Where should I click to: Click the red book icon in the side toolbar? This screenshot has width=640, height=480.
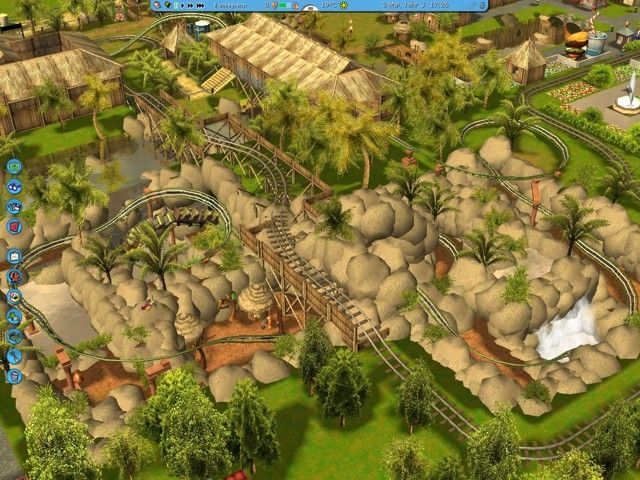pos(14,226)
